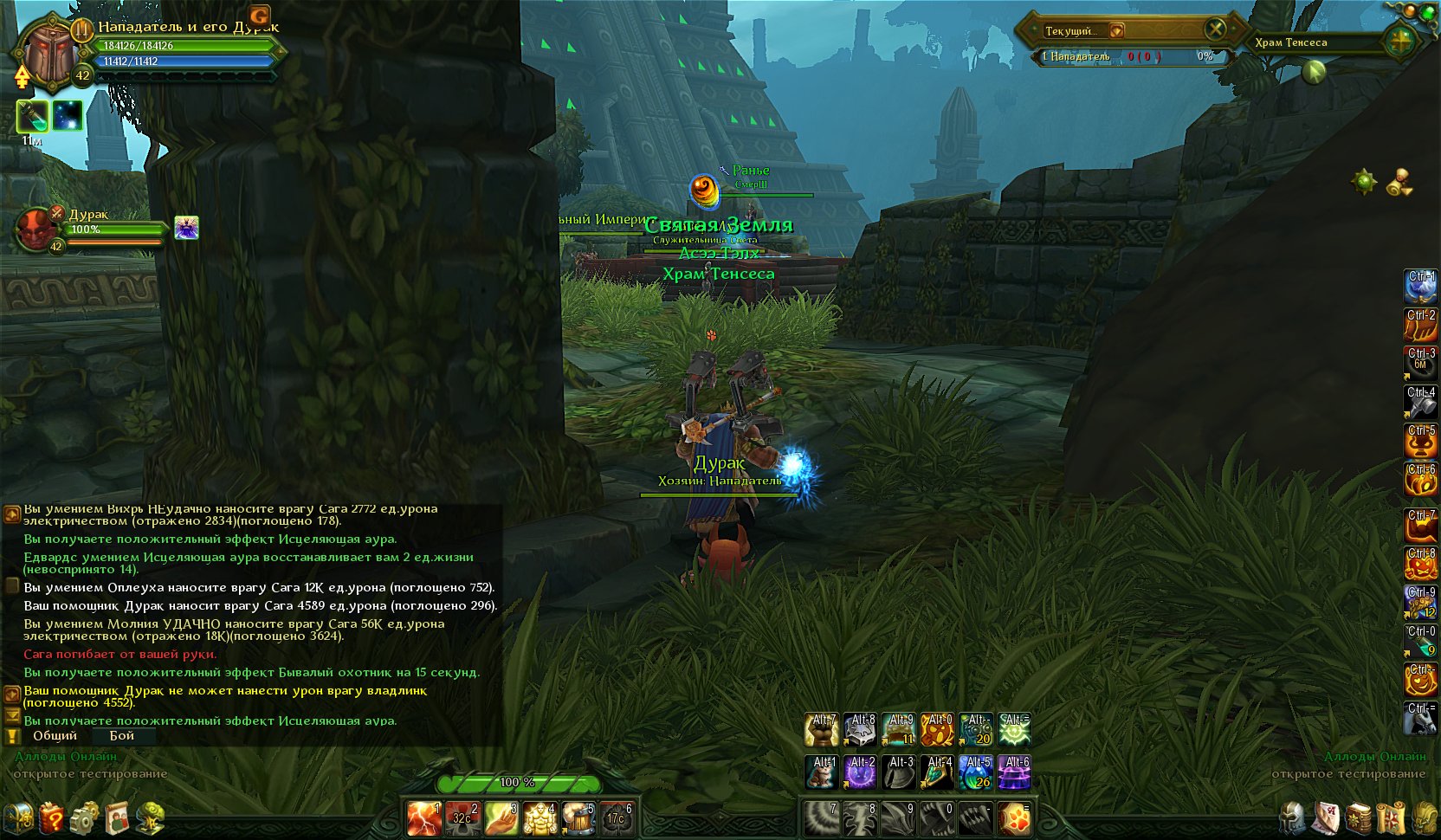Use the fist-and-barrel ability in slot 5
Viewport: 1441px width, 840px height.
point(578,818)
